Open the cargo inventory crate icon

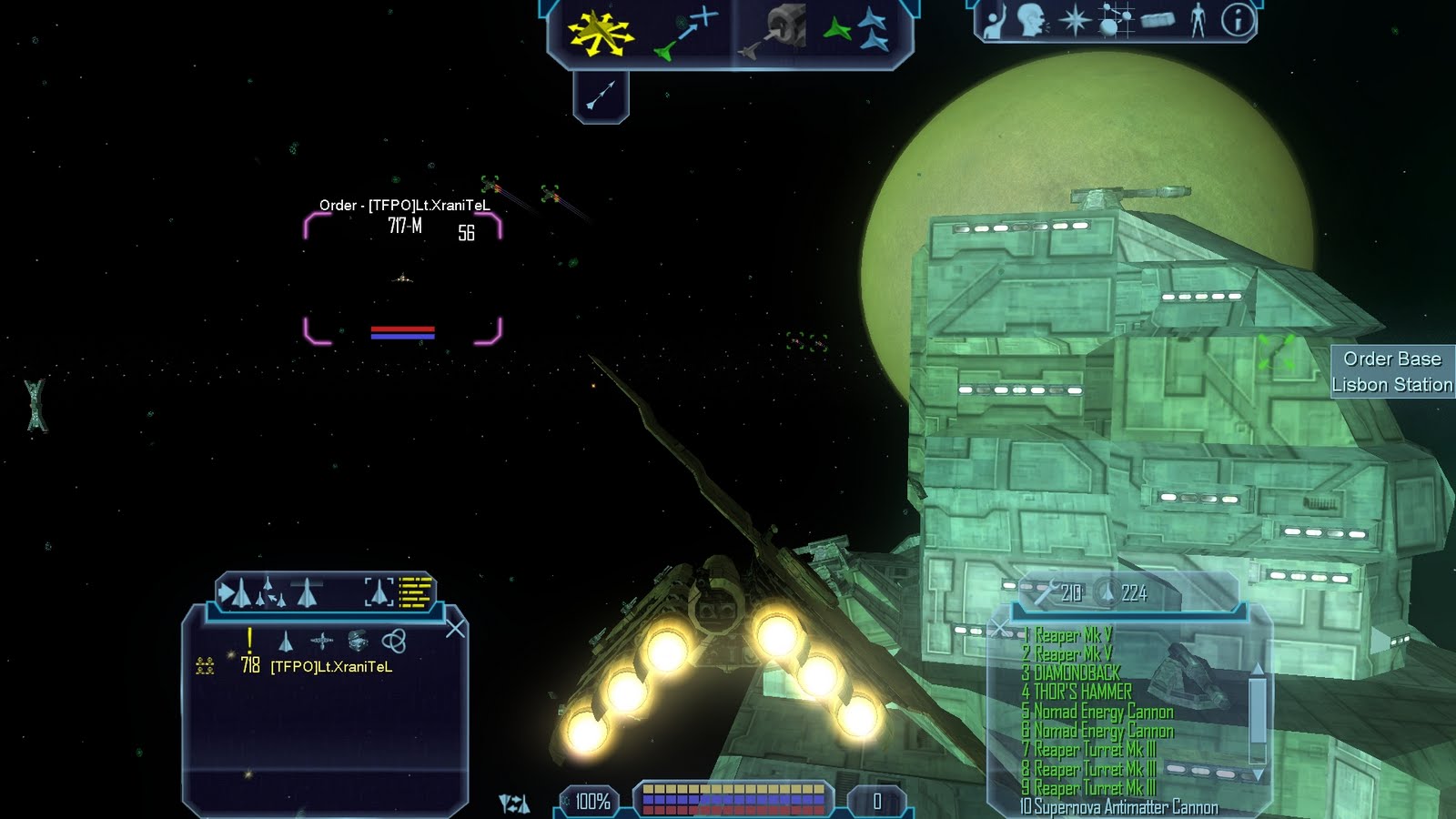click(1157, 20)
